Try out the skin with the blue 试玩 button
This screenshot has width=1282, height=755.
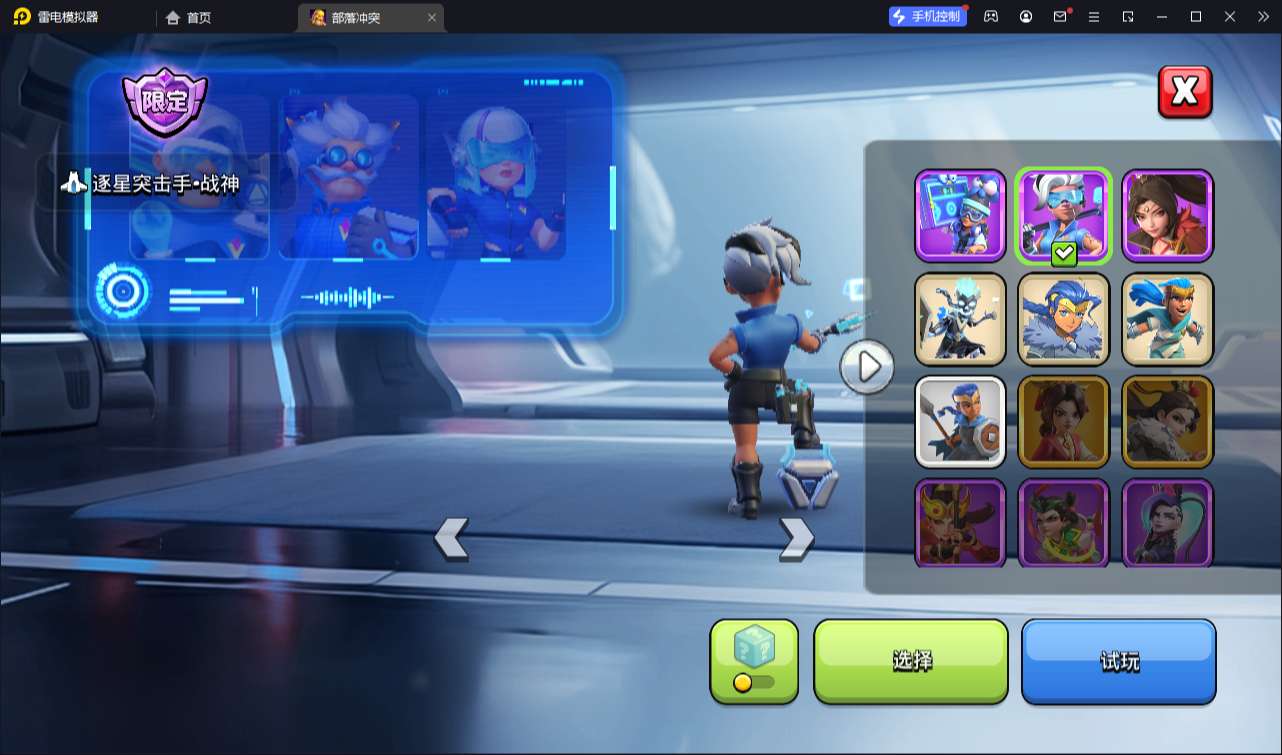point(1118,661)
